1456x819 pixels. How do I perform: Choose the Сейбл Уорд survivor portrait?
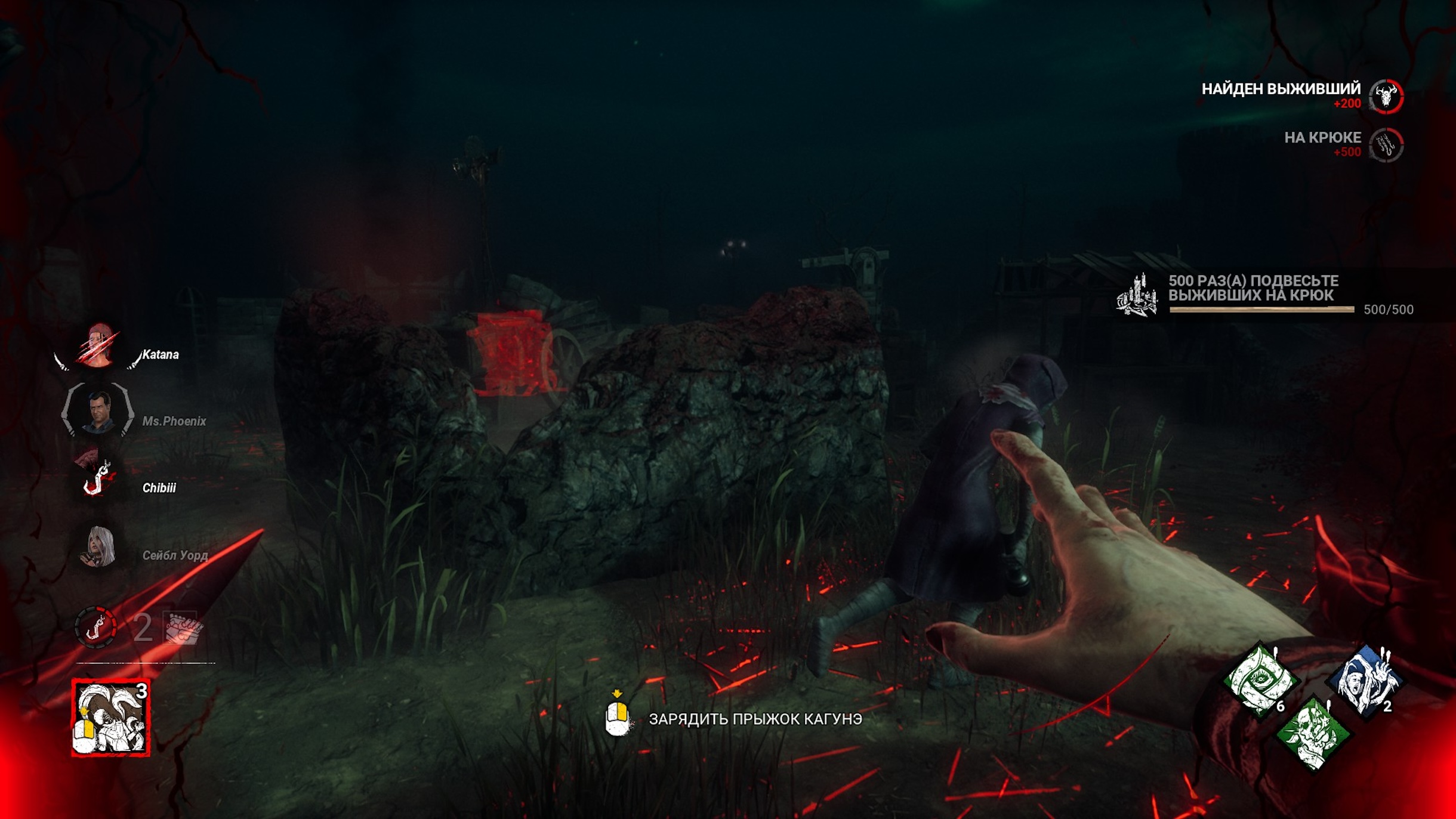pos(99,546)
